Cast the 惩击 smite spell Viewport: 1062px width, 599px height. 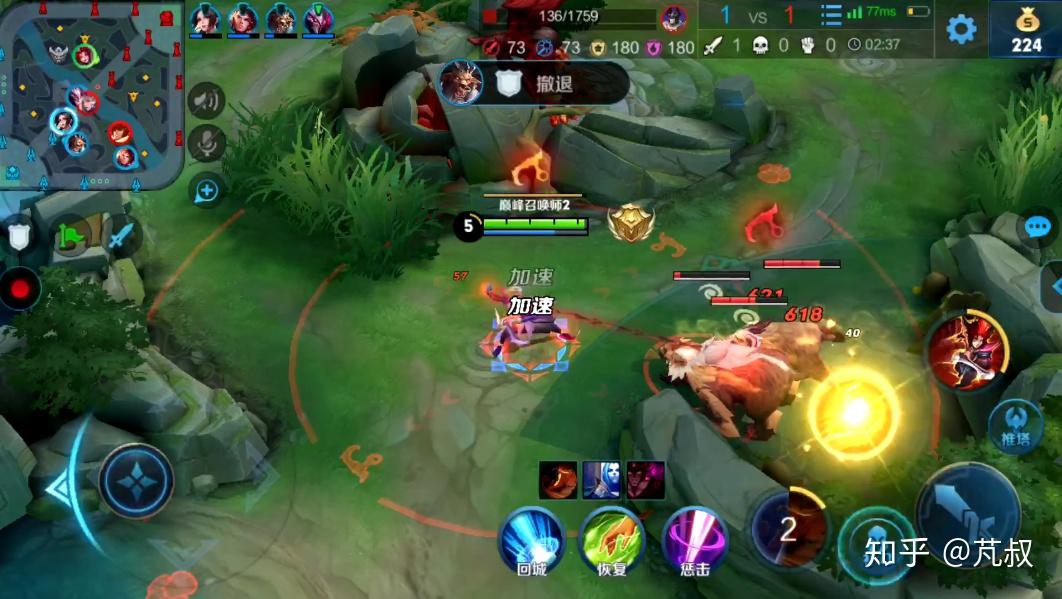(695, 538)
